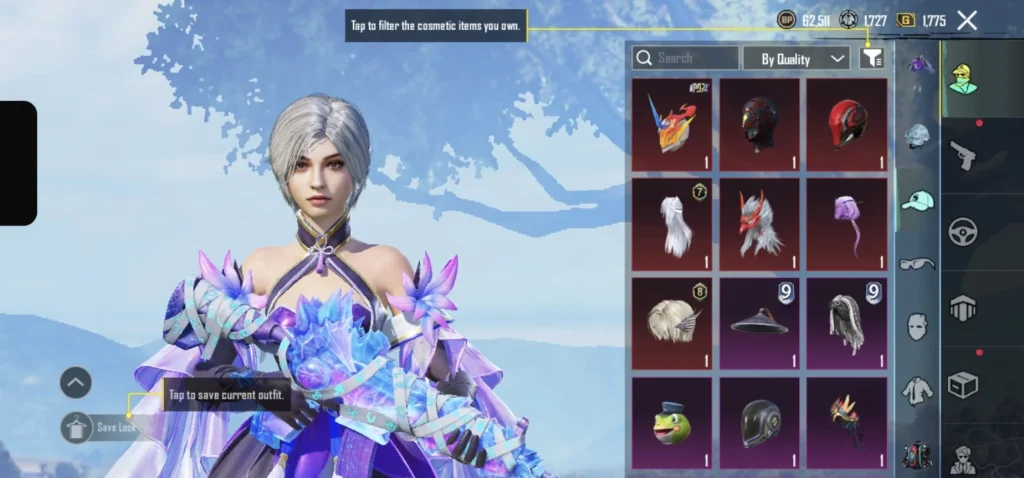Switch to the face mask subcategory
This screenshot has height=478, width=1024.
tap(917, 327)
